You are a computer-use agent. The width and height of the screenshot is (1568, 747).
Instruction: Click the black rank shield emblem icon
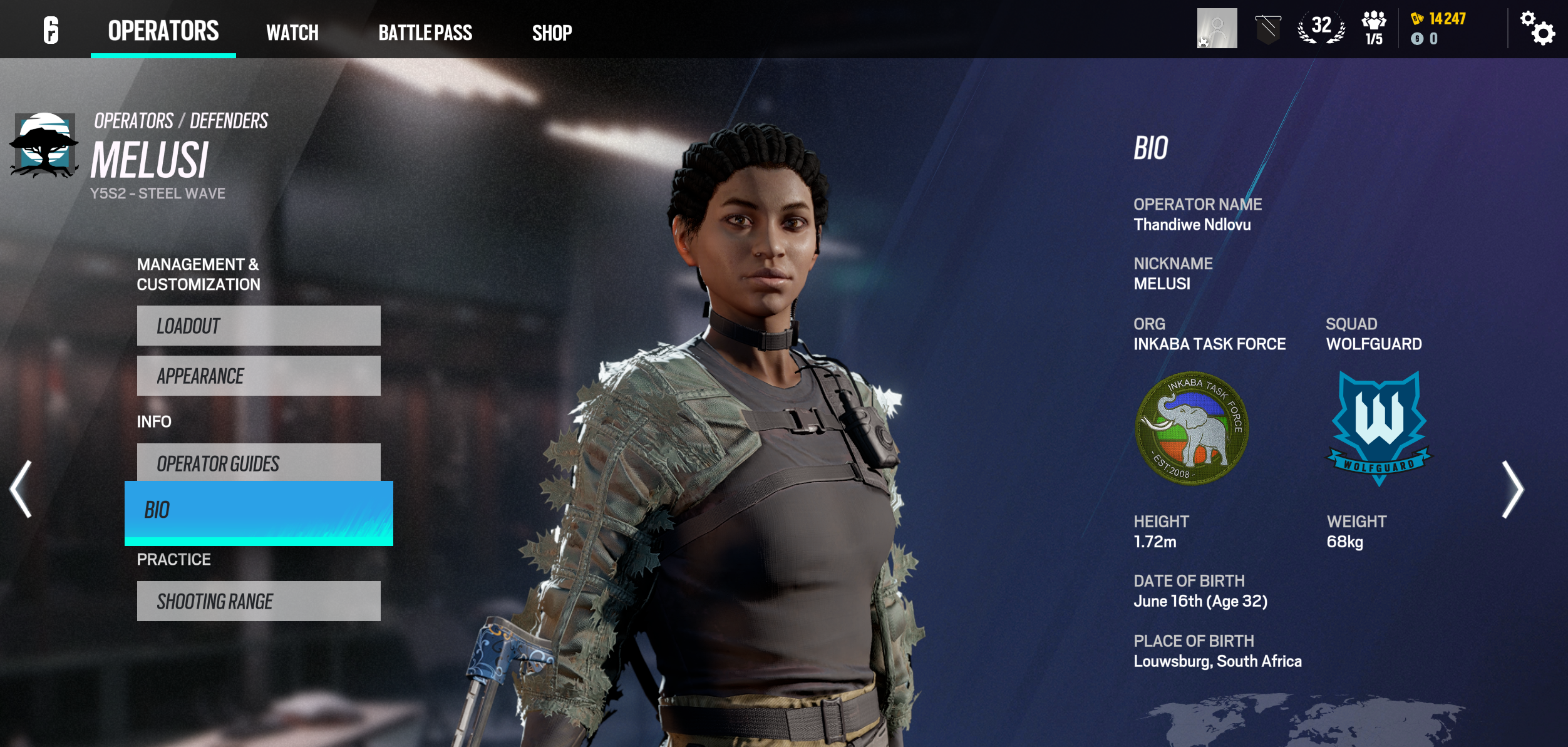(x=1268, y=29)
